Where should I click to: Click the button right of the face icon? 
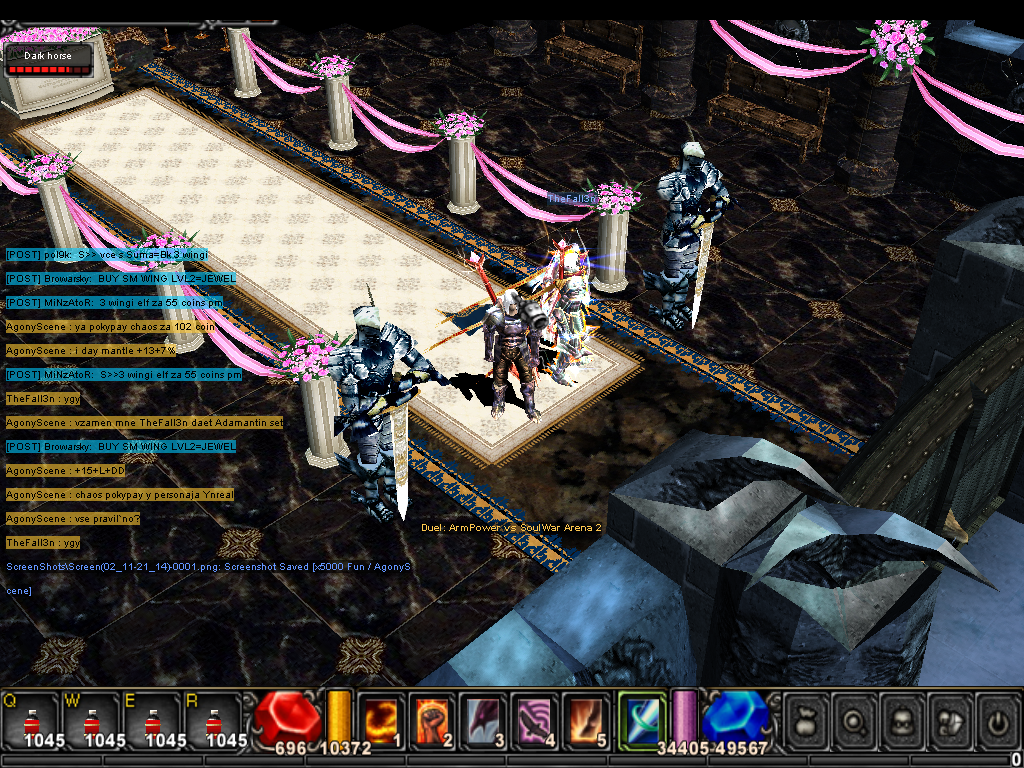pos(950,719)
